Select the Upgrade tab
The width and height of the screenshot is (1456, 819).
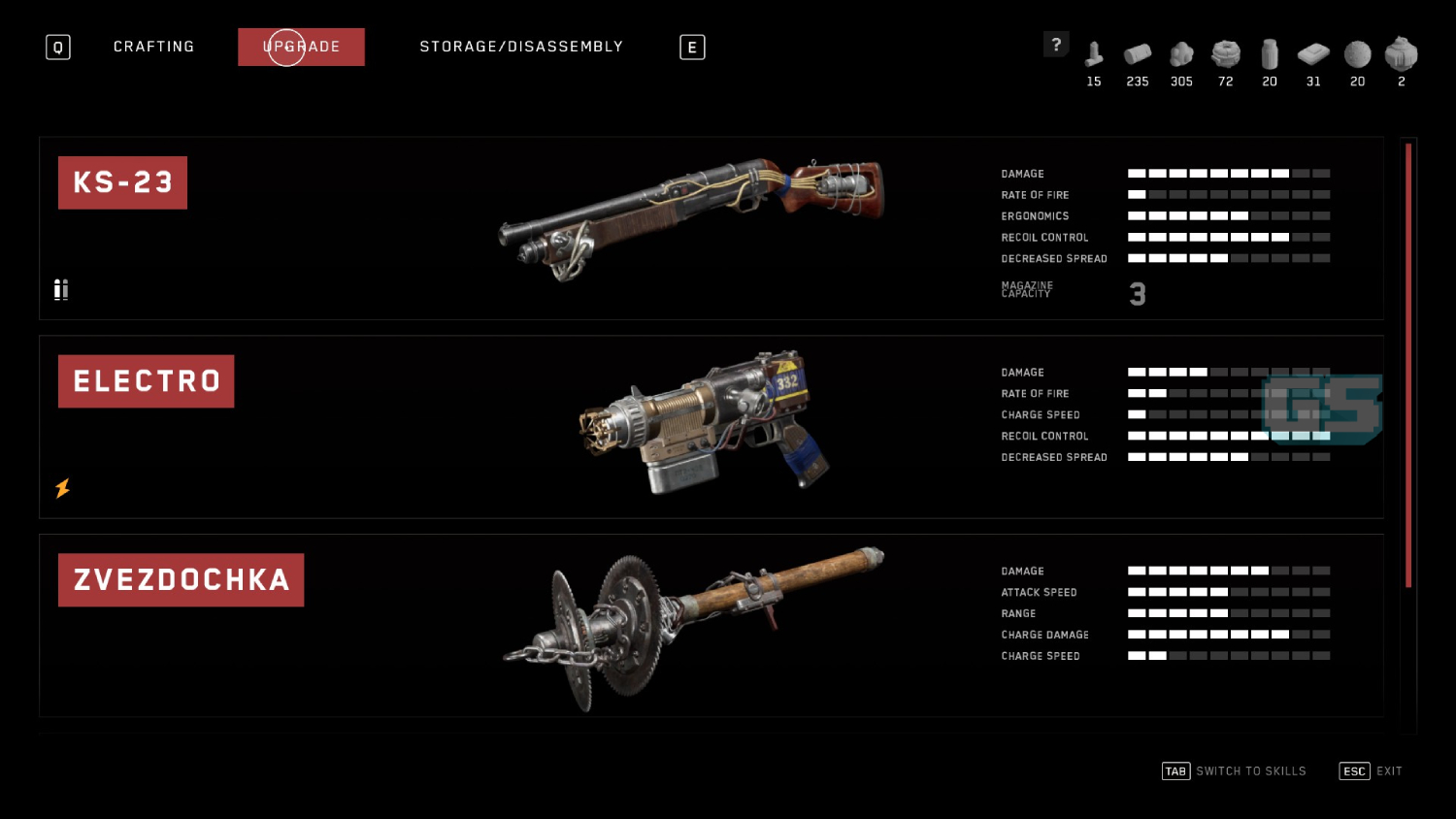pyautogui.click(x=301, y=47)
